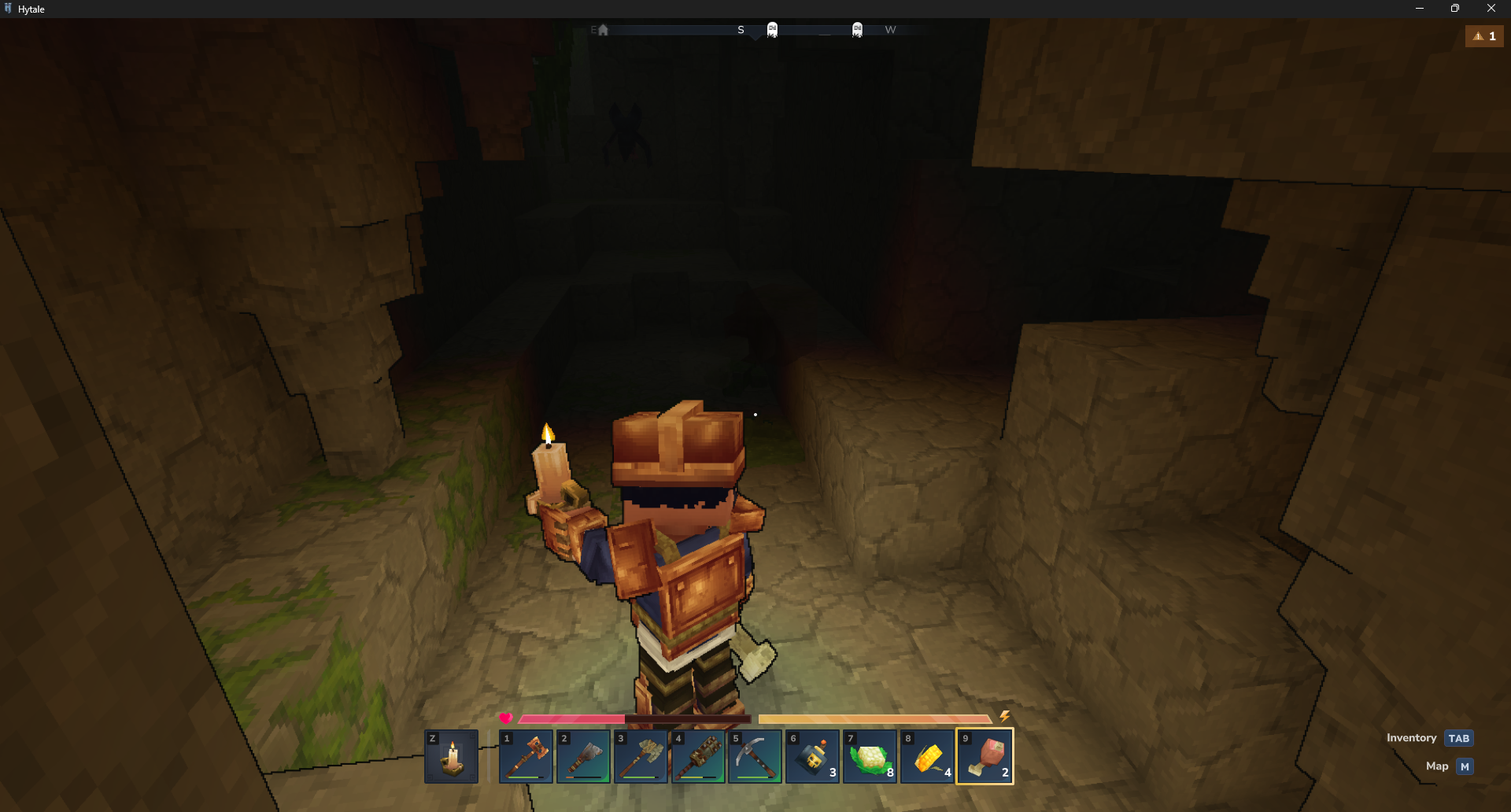Select the raw meat drumstick slot
The width and height of the screenshot is (1511, 812).
(x=985, y=757)
